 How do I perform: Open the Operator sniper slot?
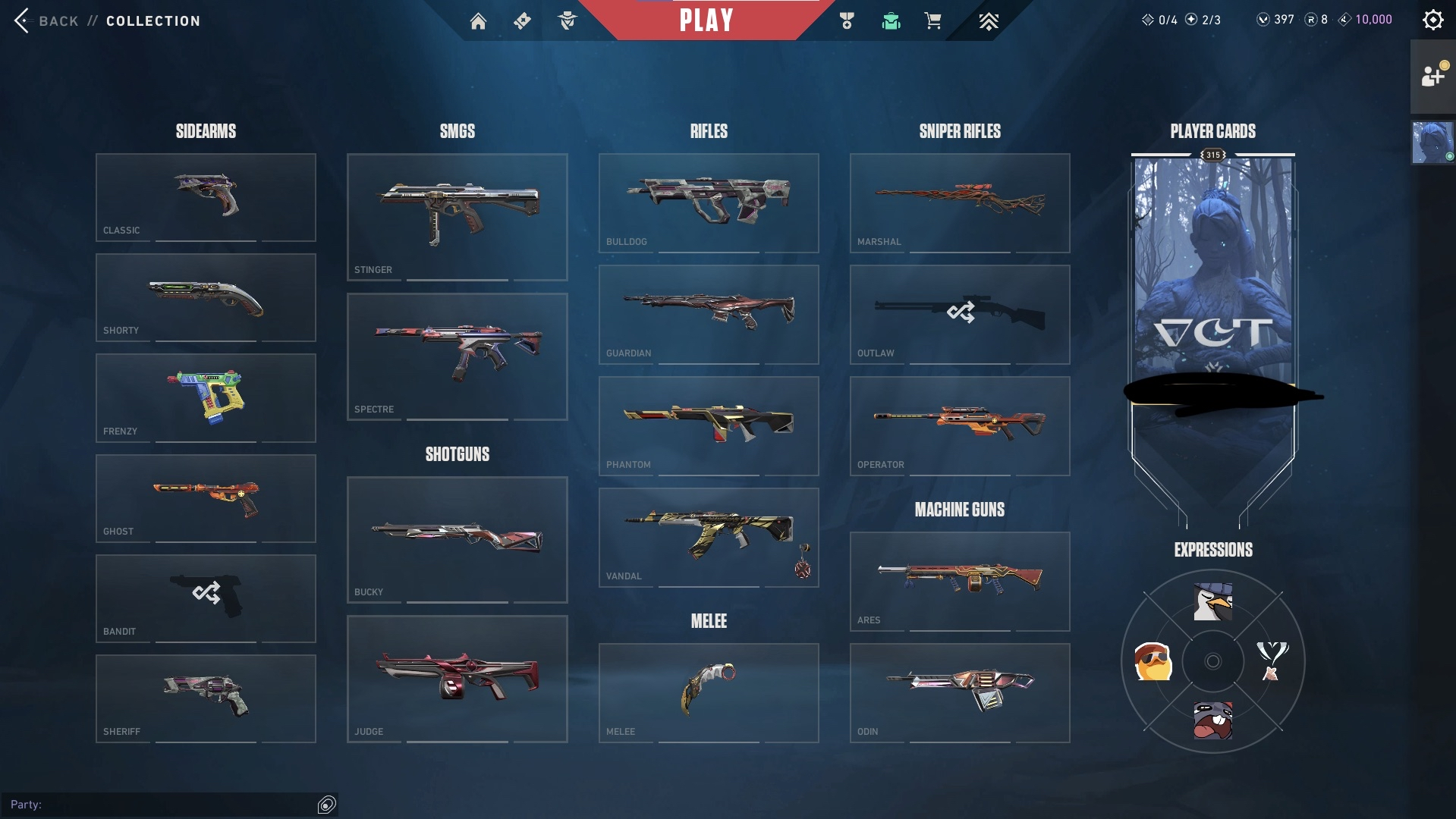960,425
